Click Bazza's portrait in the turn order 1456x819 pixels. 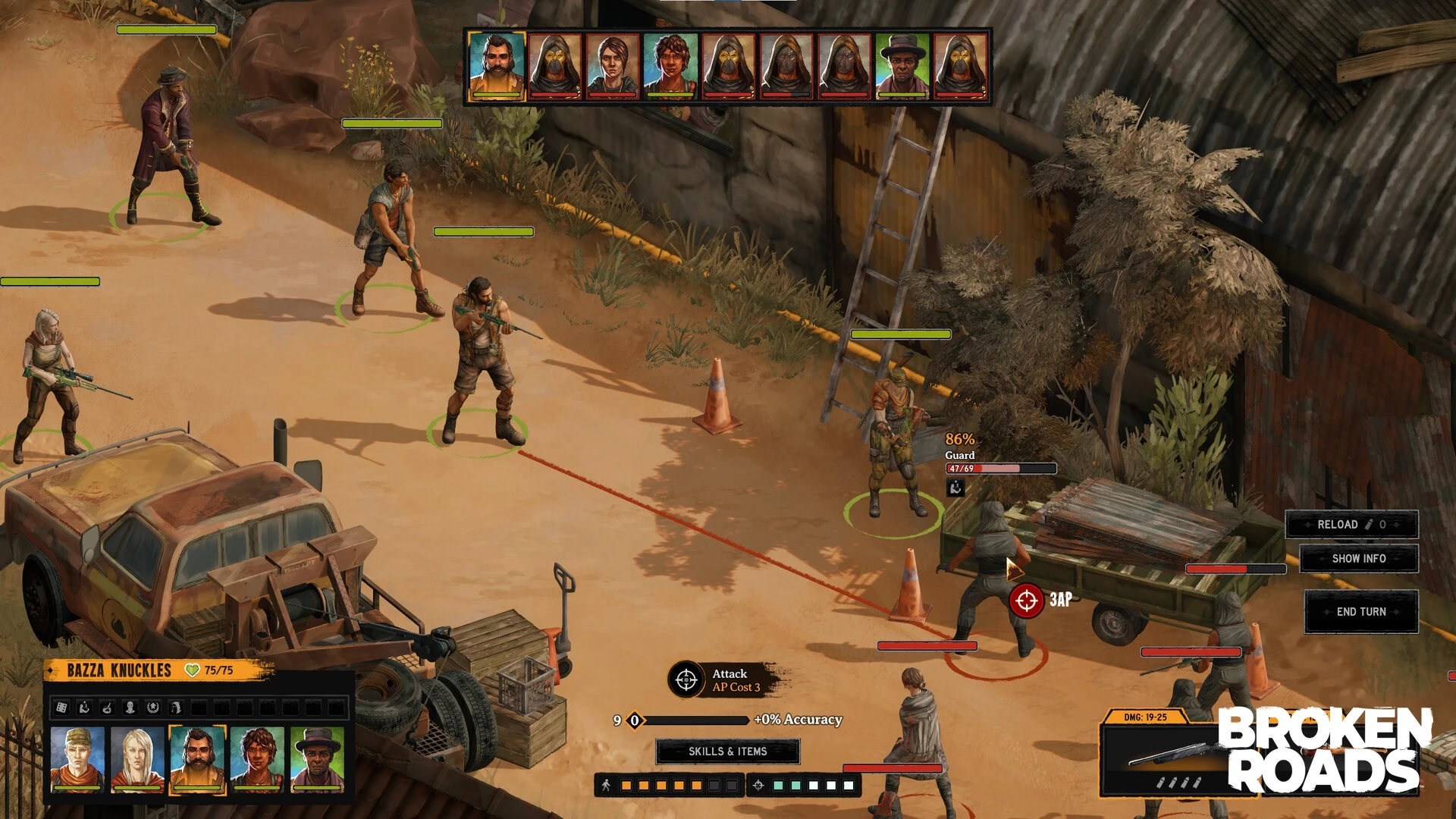pos(497,66)
